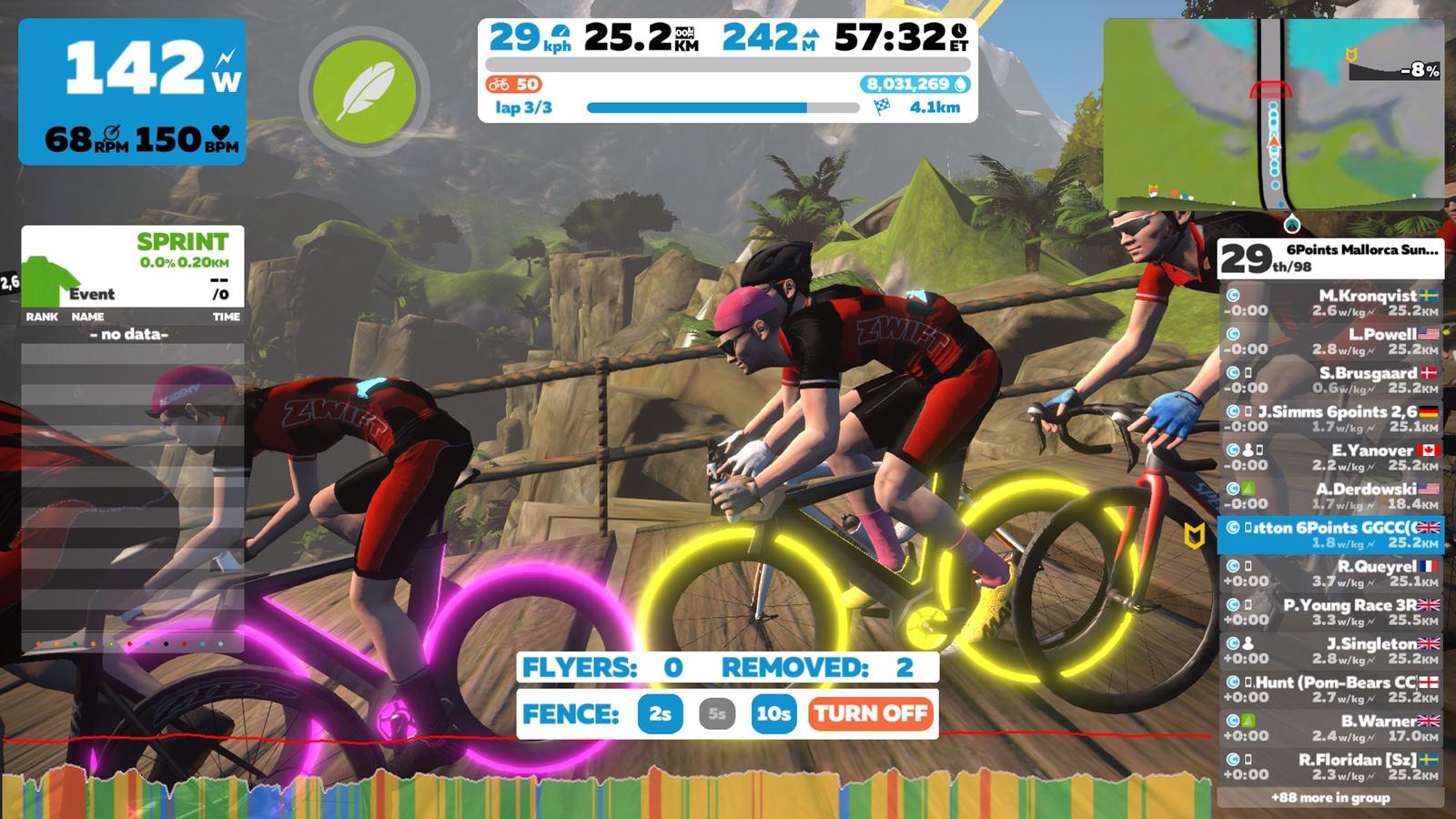
Task: Open the 6Points Mallorca event position header
Action: tap(1330, 258)
